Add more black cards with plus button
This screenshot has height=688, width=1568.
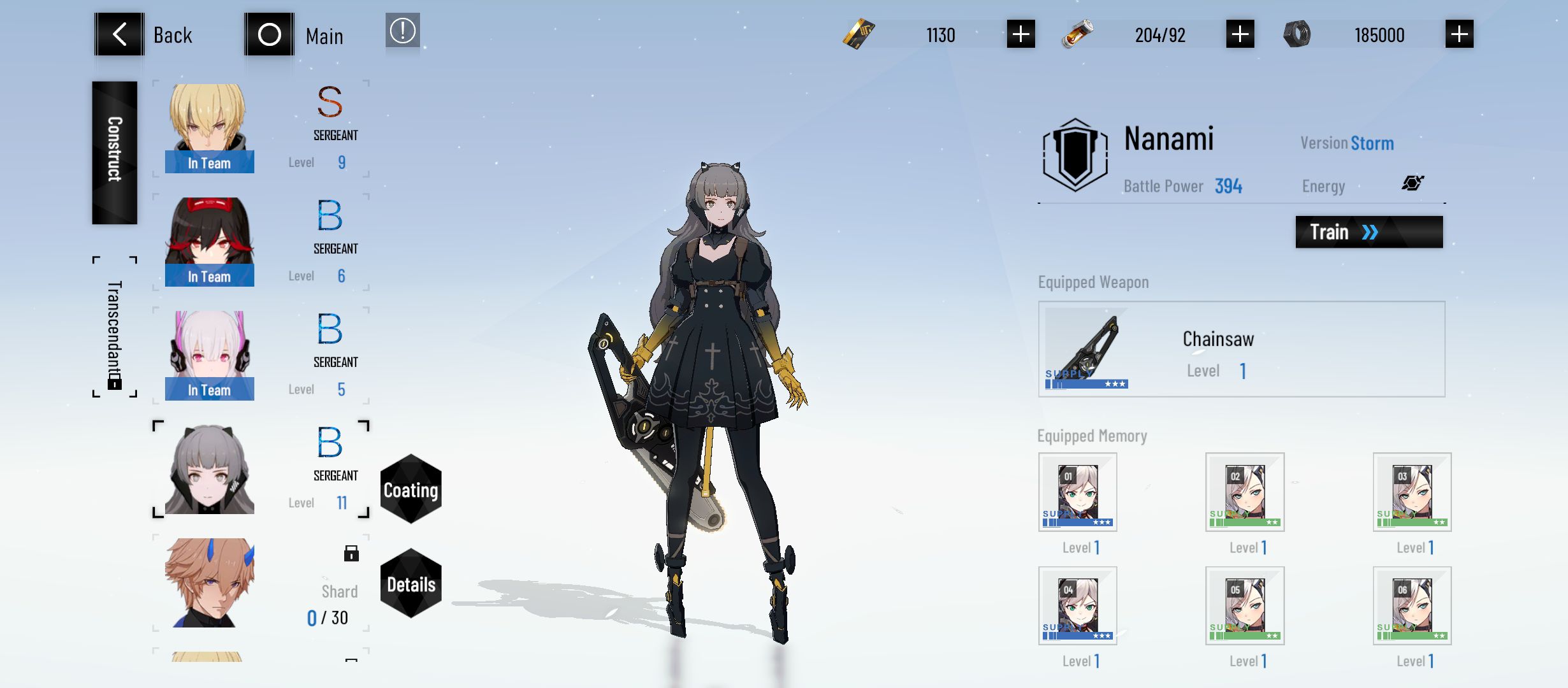(x=1020, y=34)
